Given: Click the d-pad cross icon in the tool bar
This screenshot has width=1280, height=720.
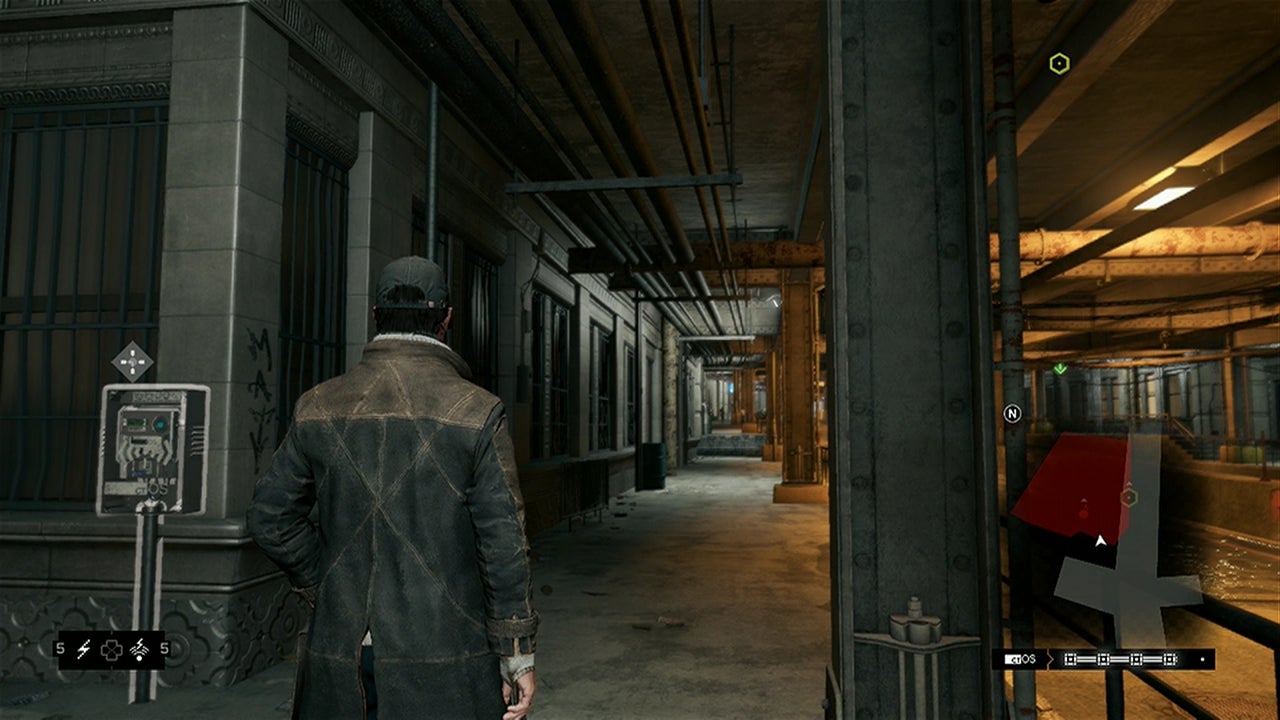Looking at the screenshot, I should 111,649.
